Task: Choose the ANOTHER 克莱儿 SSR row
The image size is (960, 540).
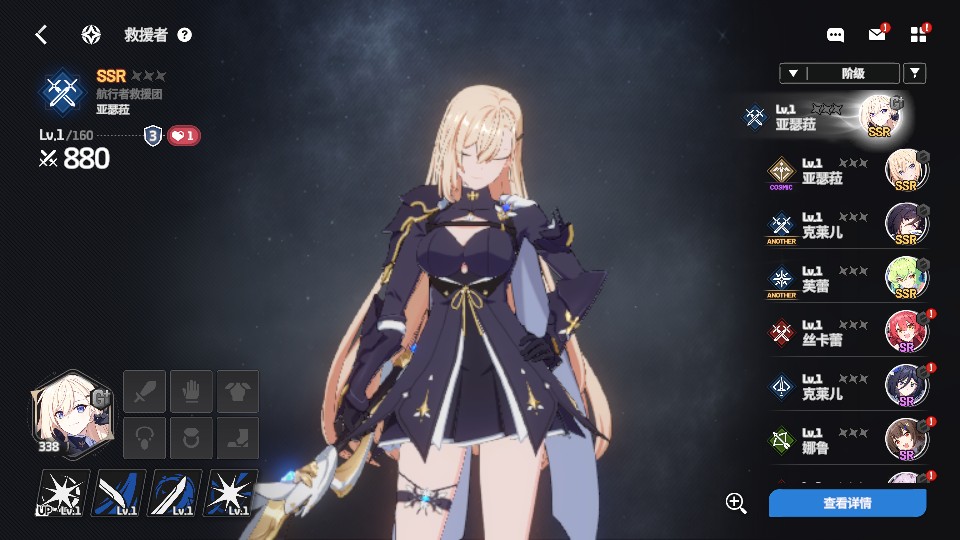Action: point(846,225)
